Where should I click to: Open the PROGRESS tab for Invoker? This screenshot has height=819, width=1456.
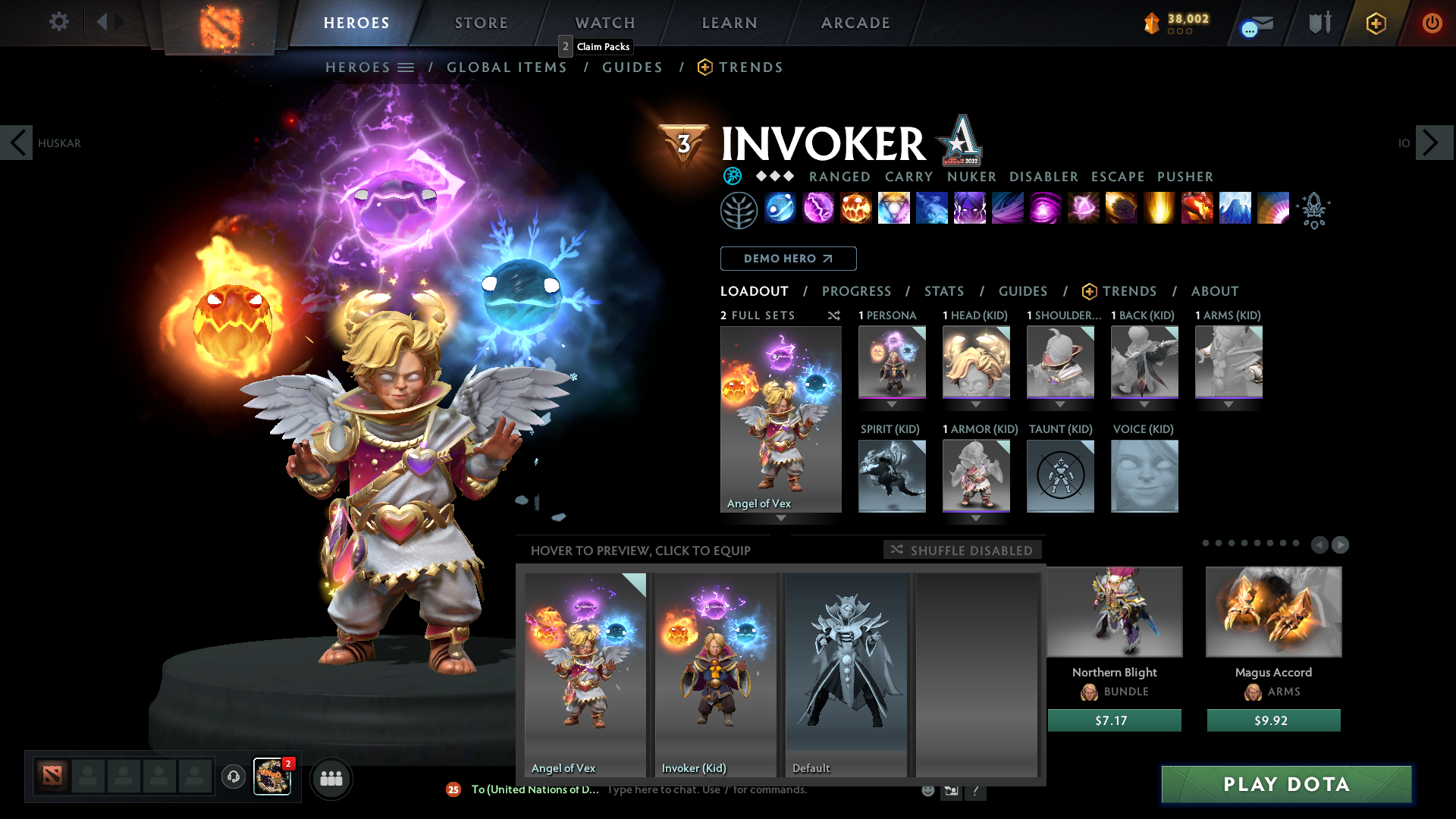click(857, 291)
